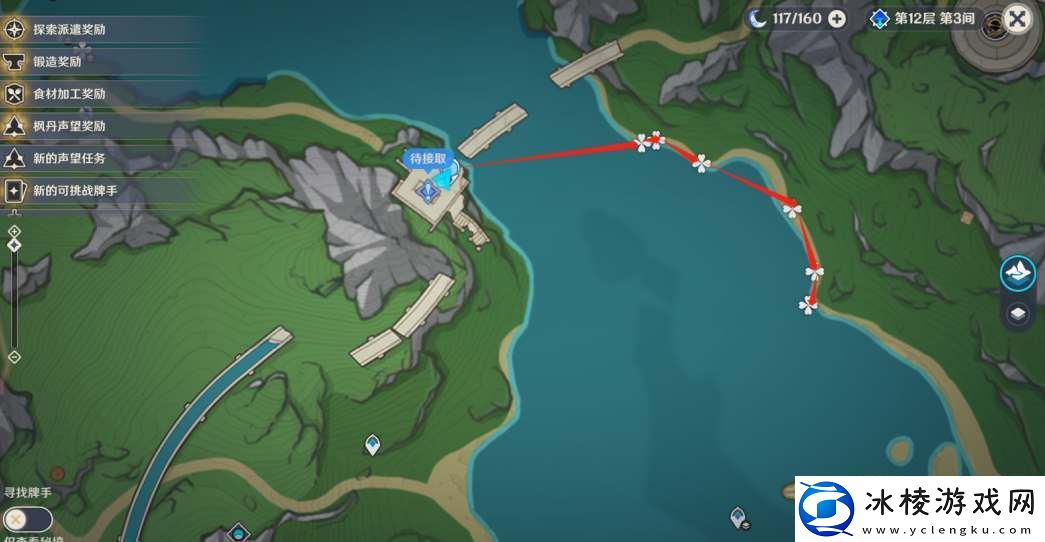The image size is (1045, 542).
Task: Click the 待接取 marker on the map
Action: tap(428, 160)
